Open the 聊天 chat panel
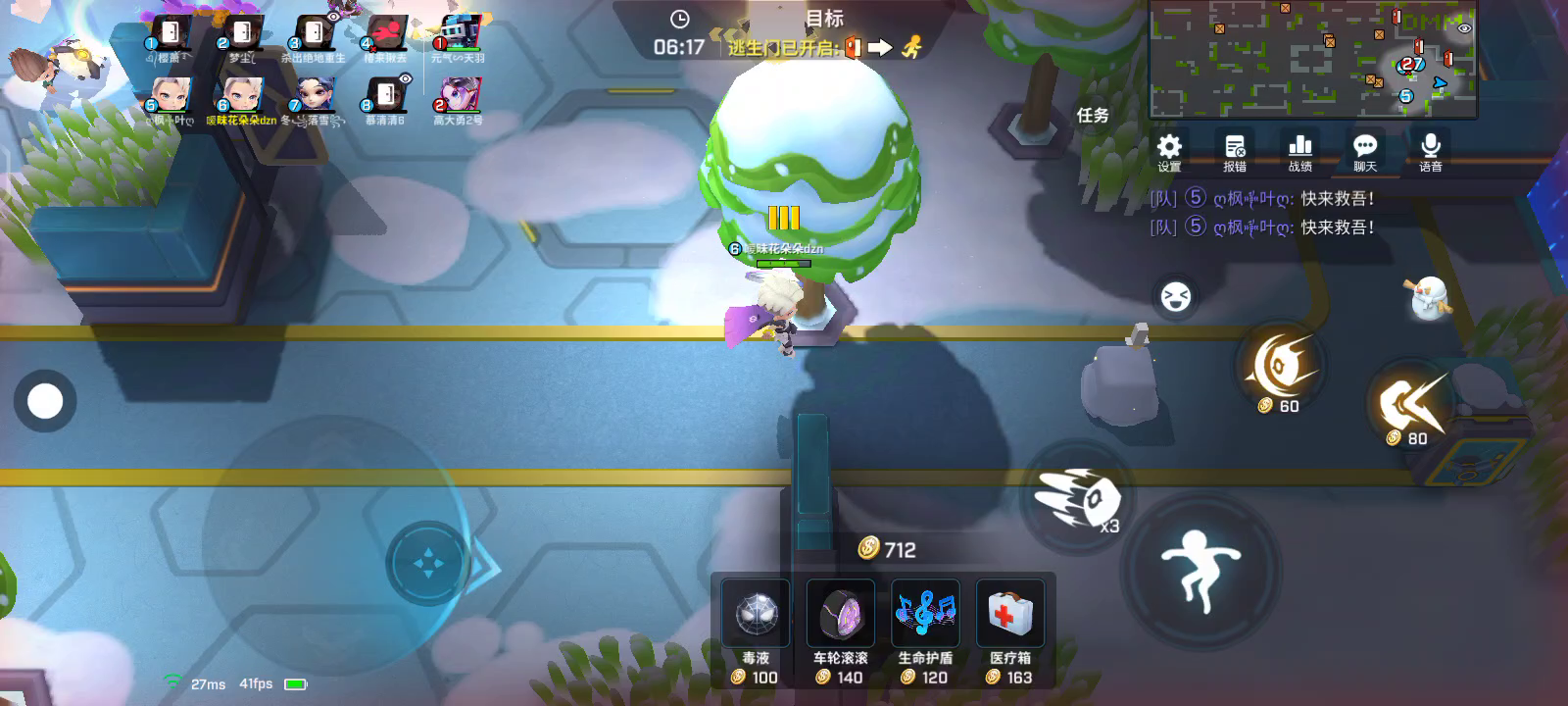Screen dimensions: 1568x706 1365,151
